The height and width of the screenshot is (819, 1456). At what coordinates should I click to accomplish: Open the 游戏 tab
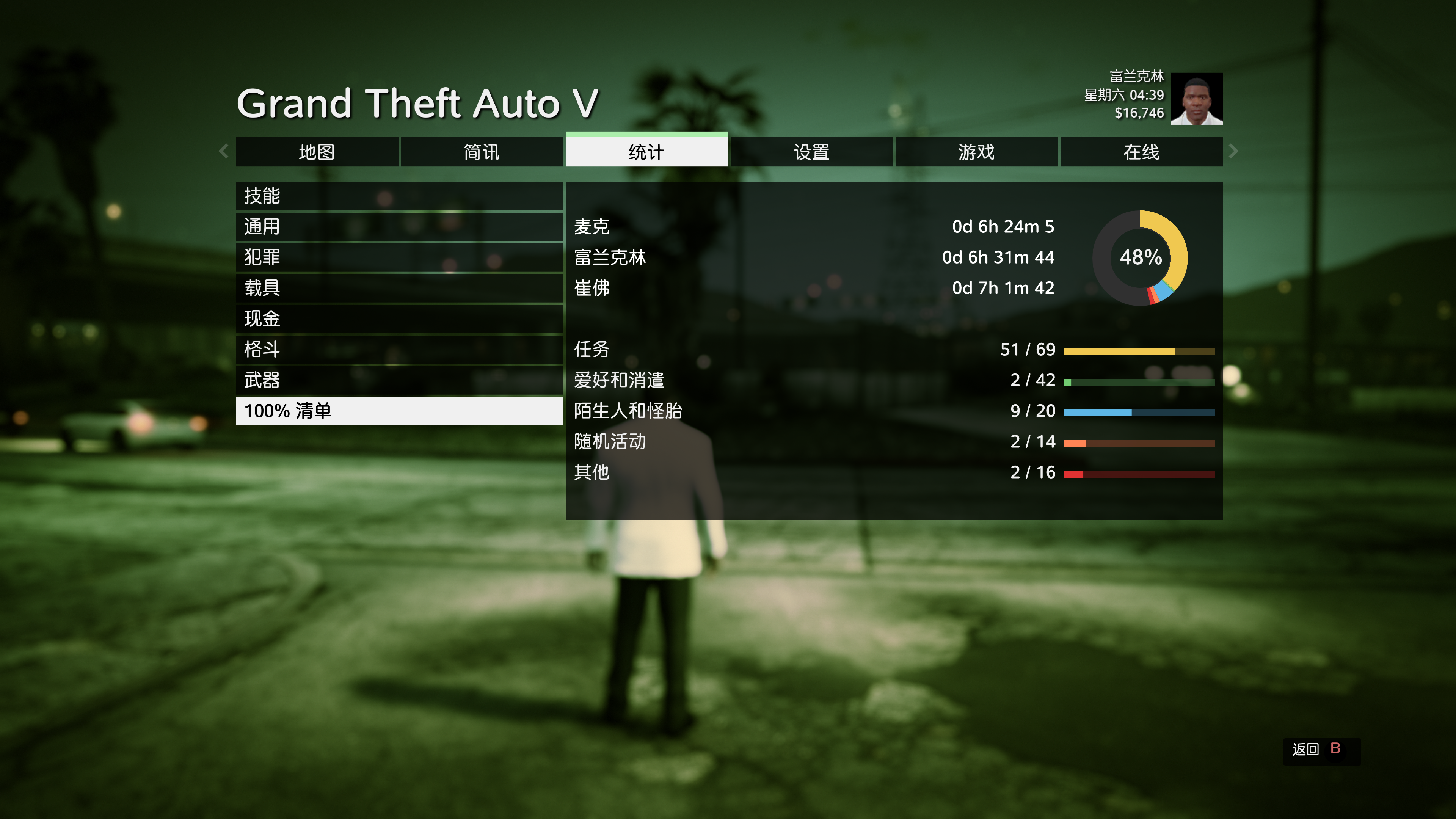(x=976, y=152)
